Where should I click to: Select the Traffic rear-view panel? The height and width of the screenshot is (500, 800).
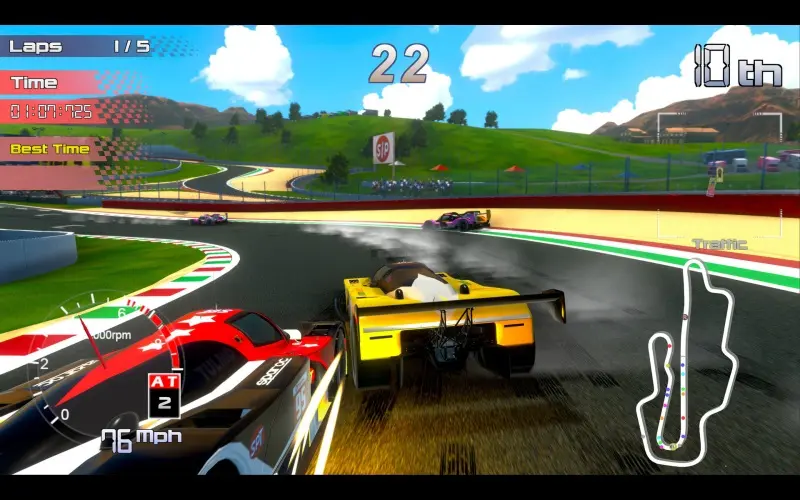[719, 176]
